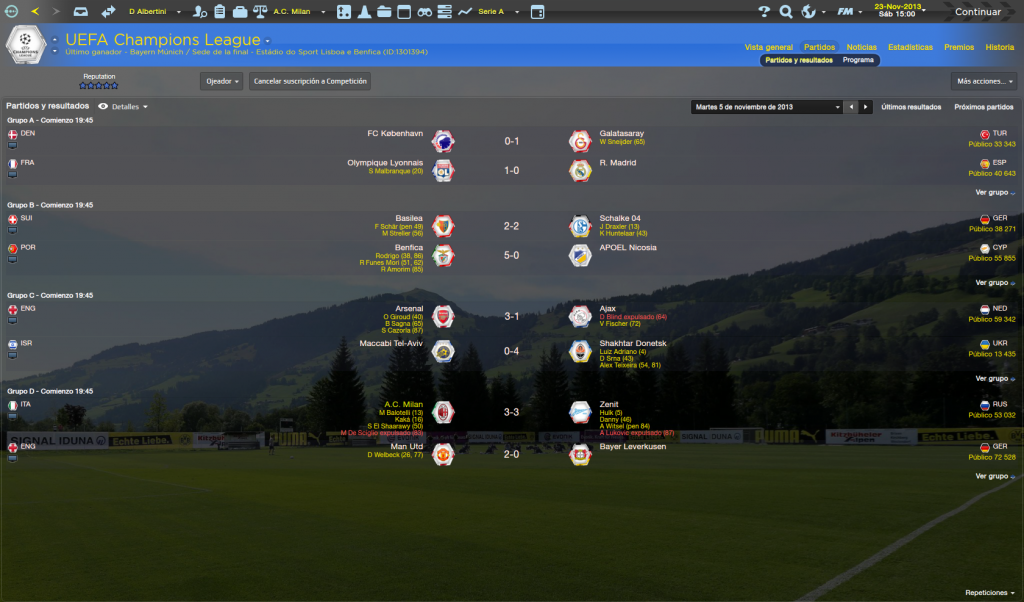Open the Historia tab
The width and height of the screenshot is (1024, 602).
tap(999, 47)
